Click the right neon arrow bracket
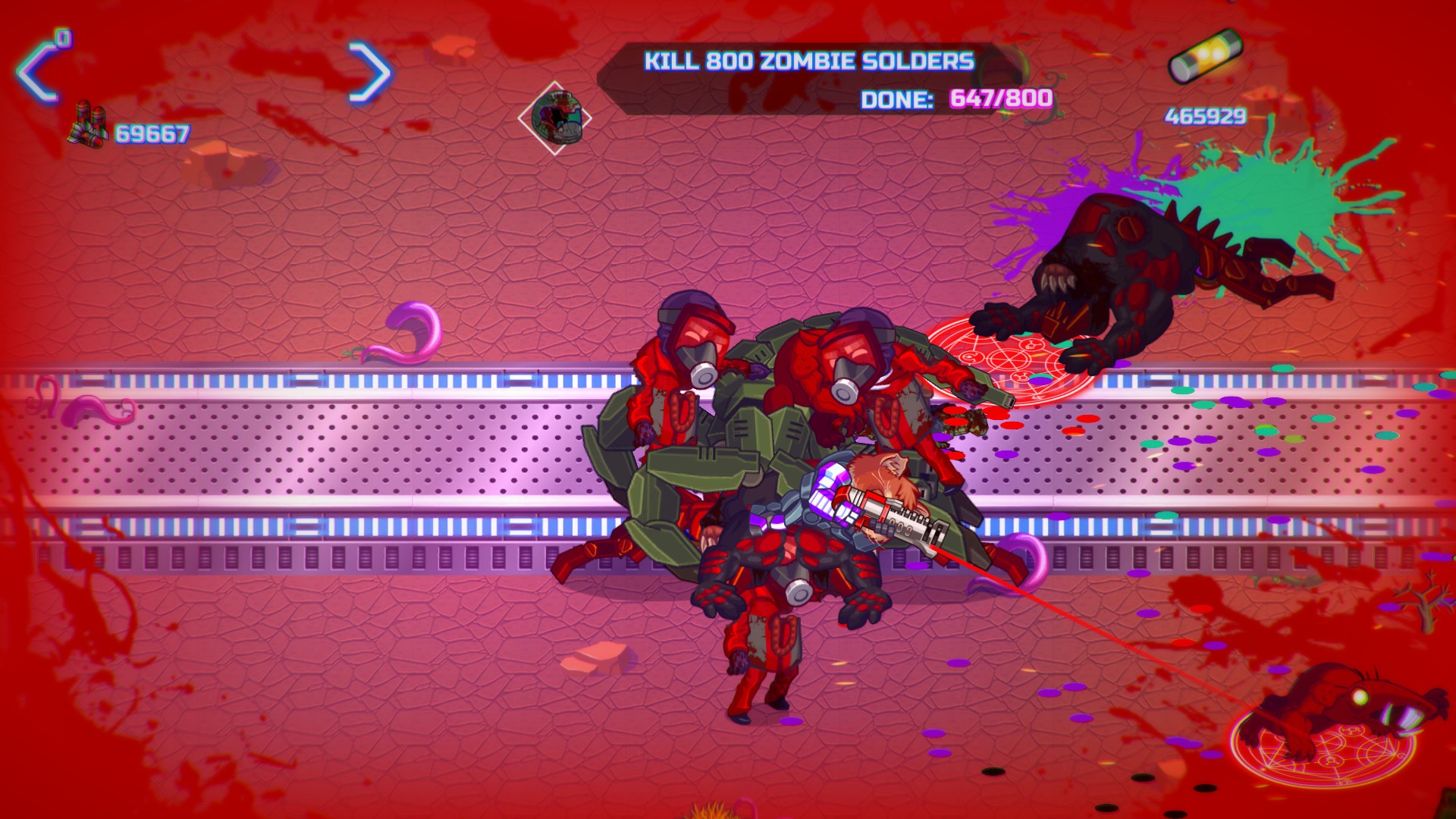The width and height of the screenshot is (1456, 819). point(371,73)
